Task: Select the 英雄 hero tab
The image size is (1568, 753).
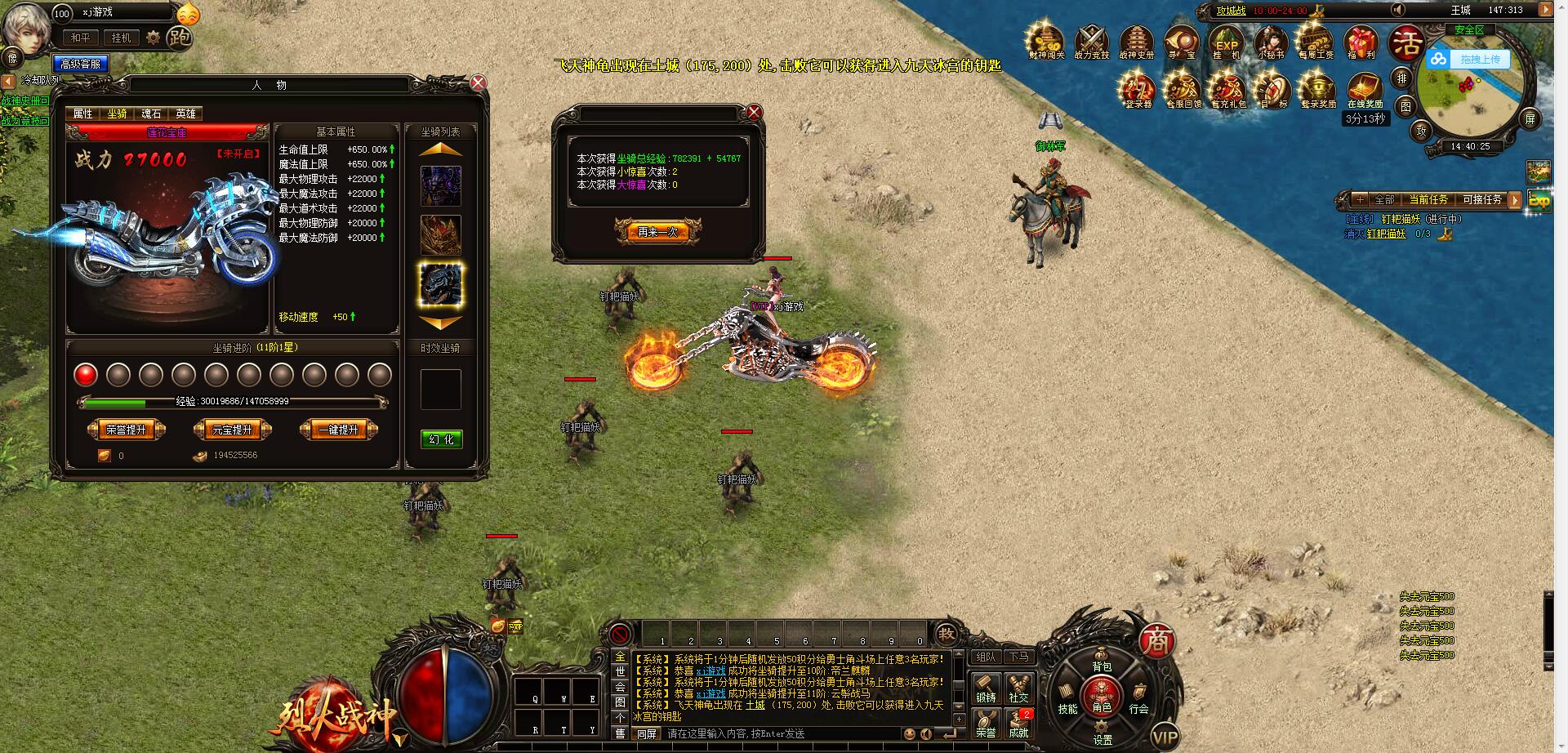Action: click(x=186, y=114)
